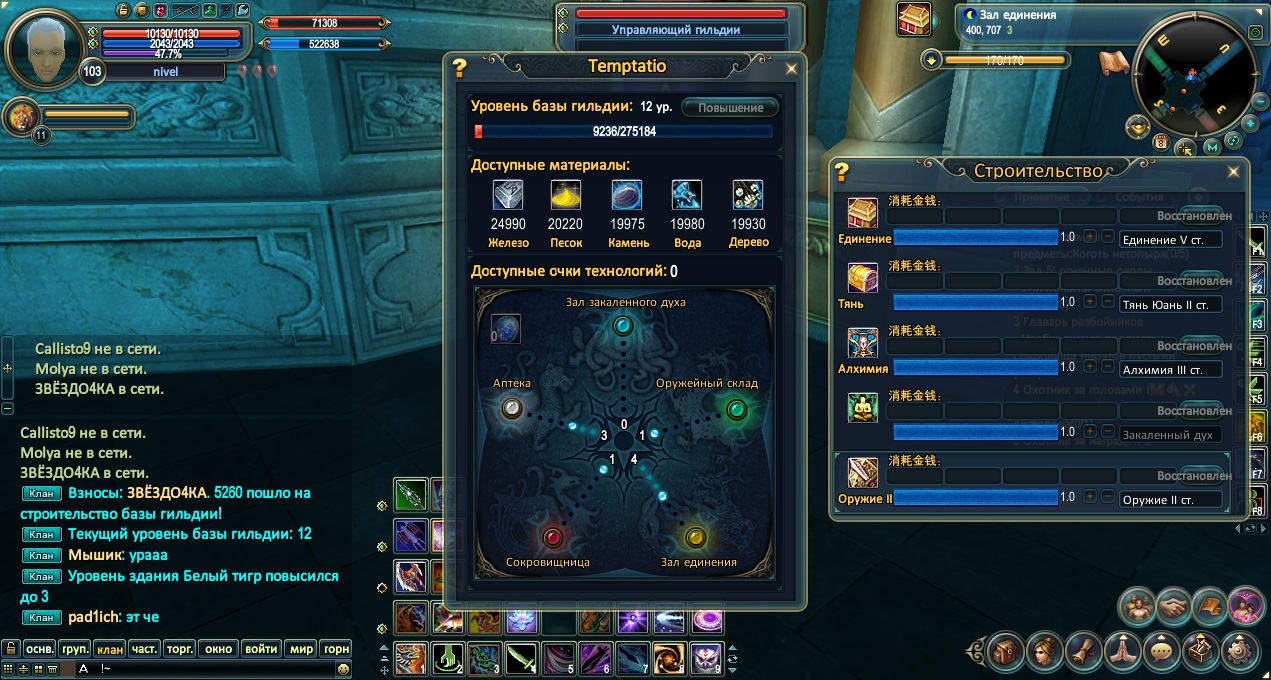Select the Сокровищница red node
The width and height of the screenshot is (1271, 680).
551,537
